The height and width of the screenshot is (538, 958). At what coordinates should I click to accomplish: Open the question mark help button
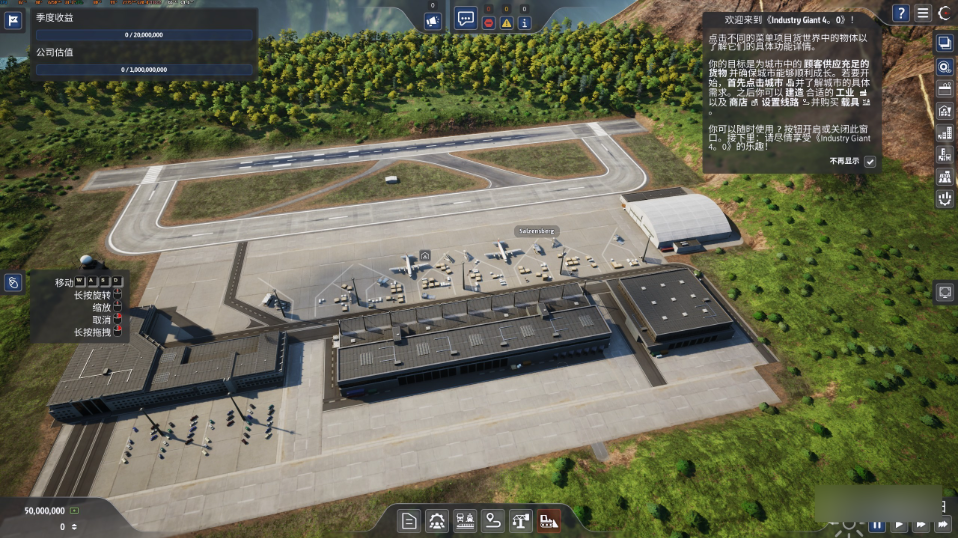[901, 13]
